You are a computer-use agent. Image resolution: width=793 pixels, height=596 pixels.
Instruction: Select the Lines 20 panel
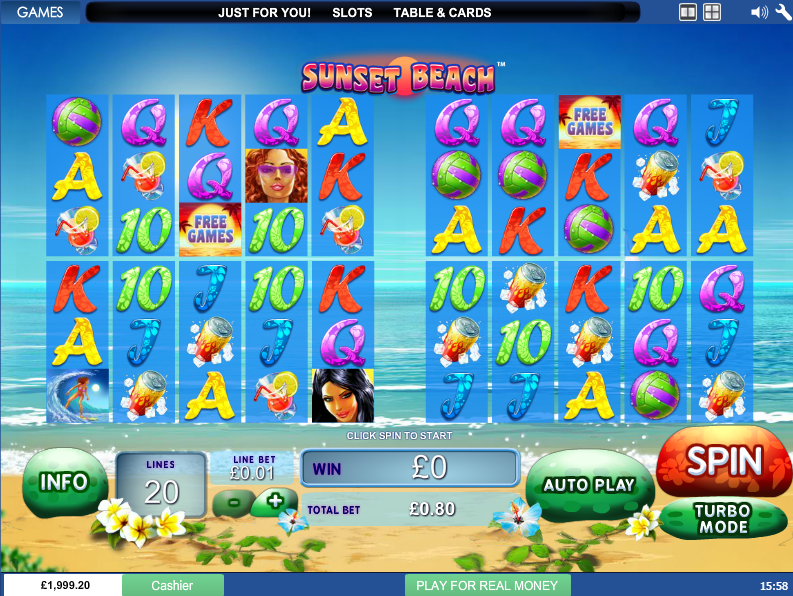pyautogui.click(x=161, y=485)
